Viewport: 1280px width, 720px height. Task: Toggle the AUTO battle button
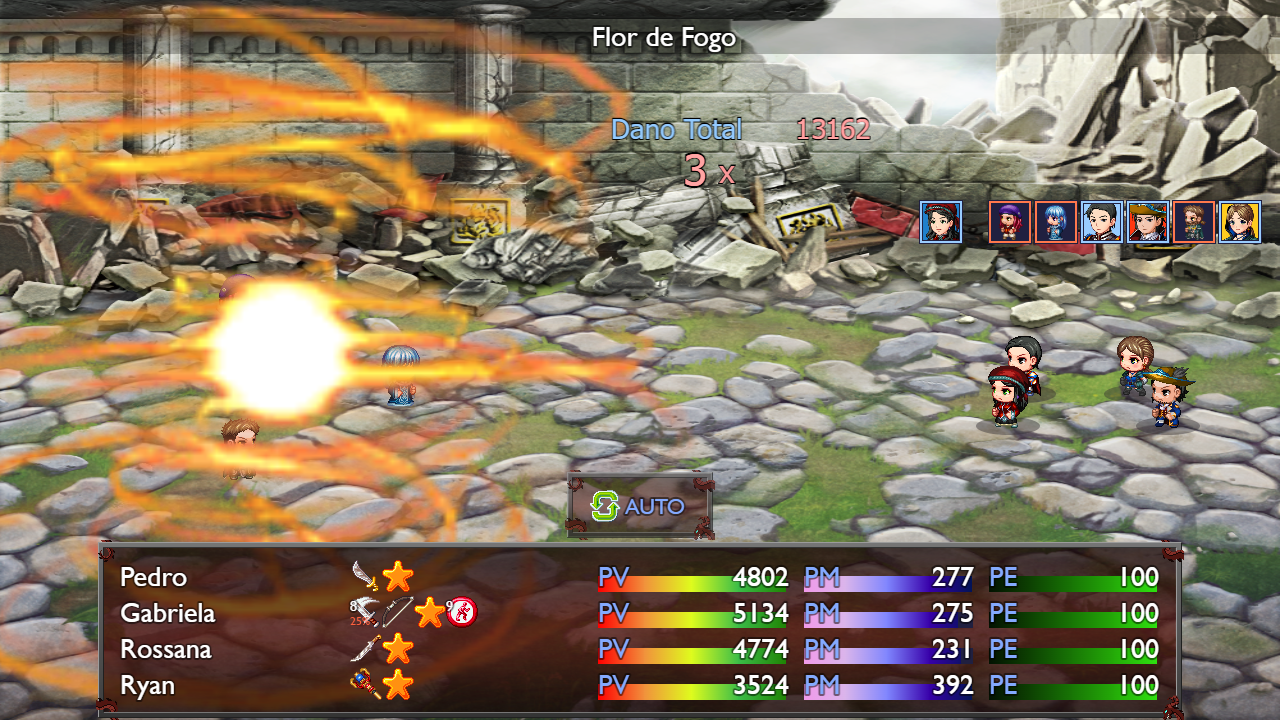(640, 506)
